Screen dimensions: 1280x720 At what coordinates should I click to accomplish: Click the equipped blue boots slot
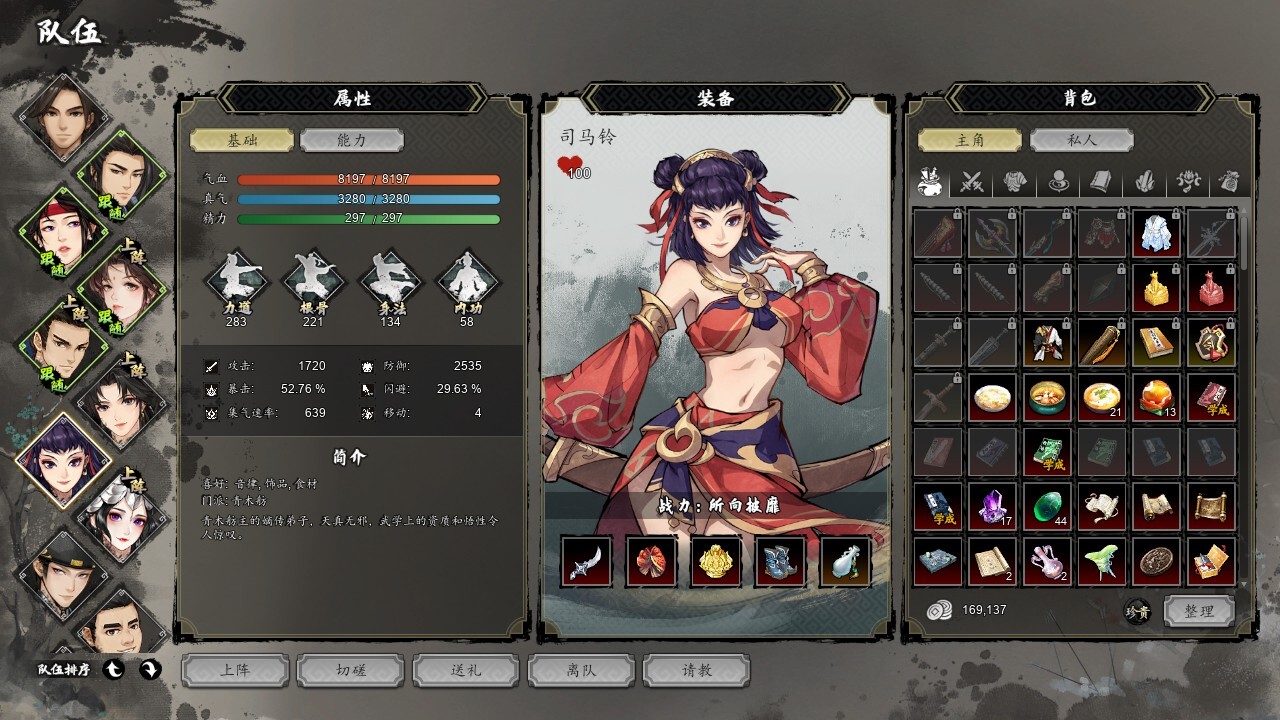click(780, 561)
